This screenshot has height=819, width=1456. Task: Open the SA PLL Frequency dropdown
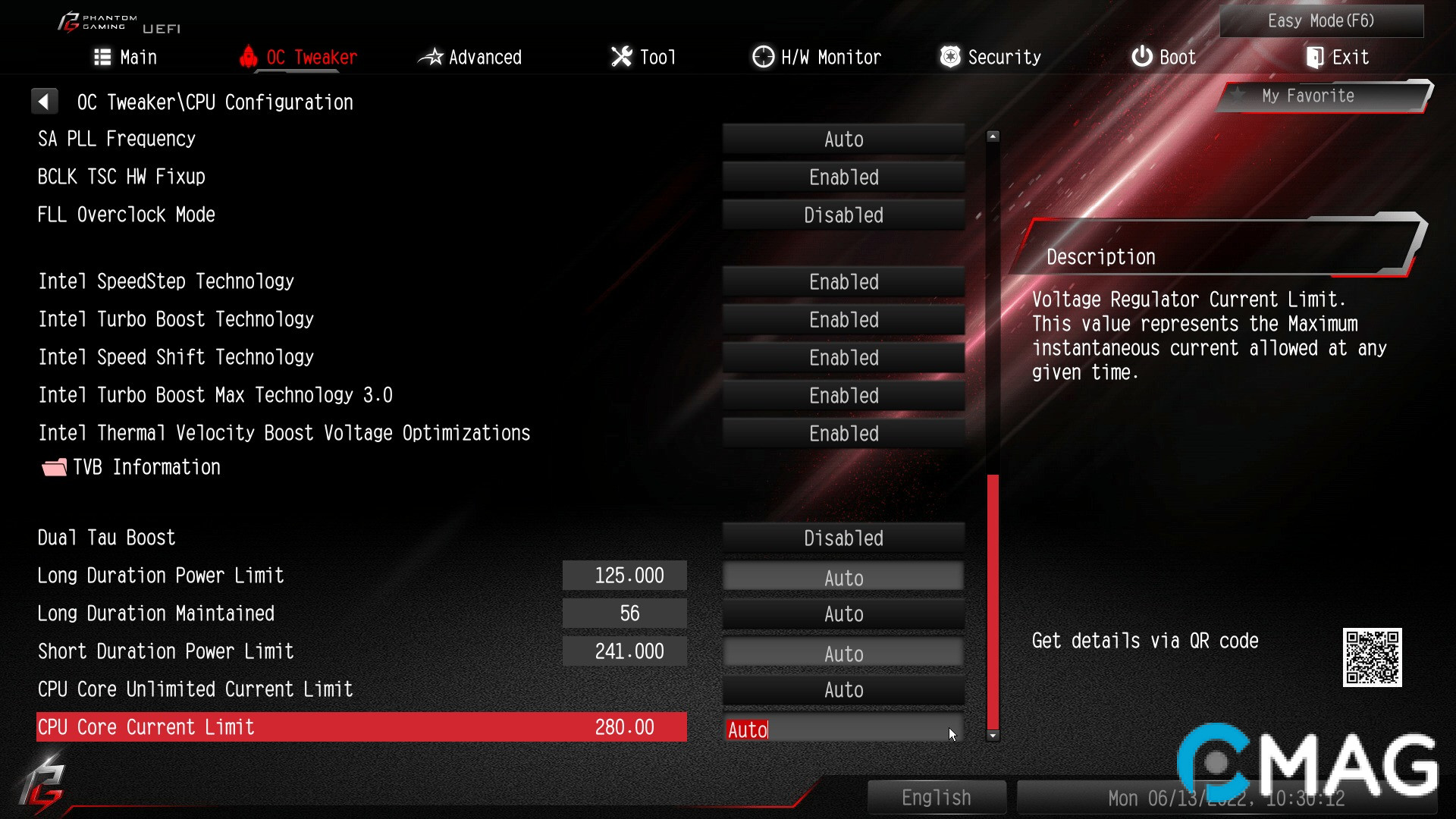point(843,139)
